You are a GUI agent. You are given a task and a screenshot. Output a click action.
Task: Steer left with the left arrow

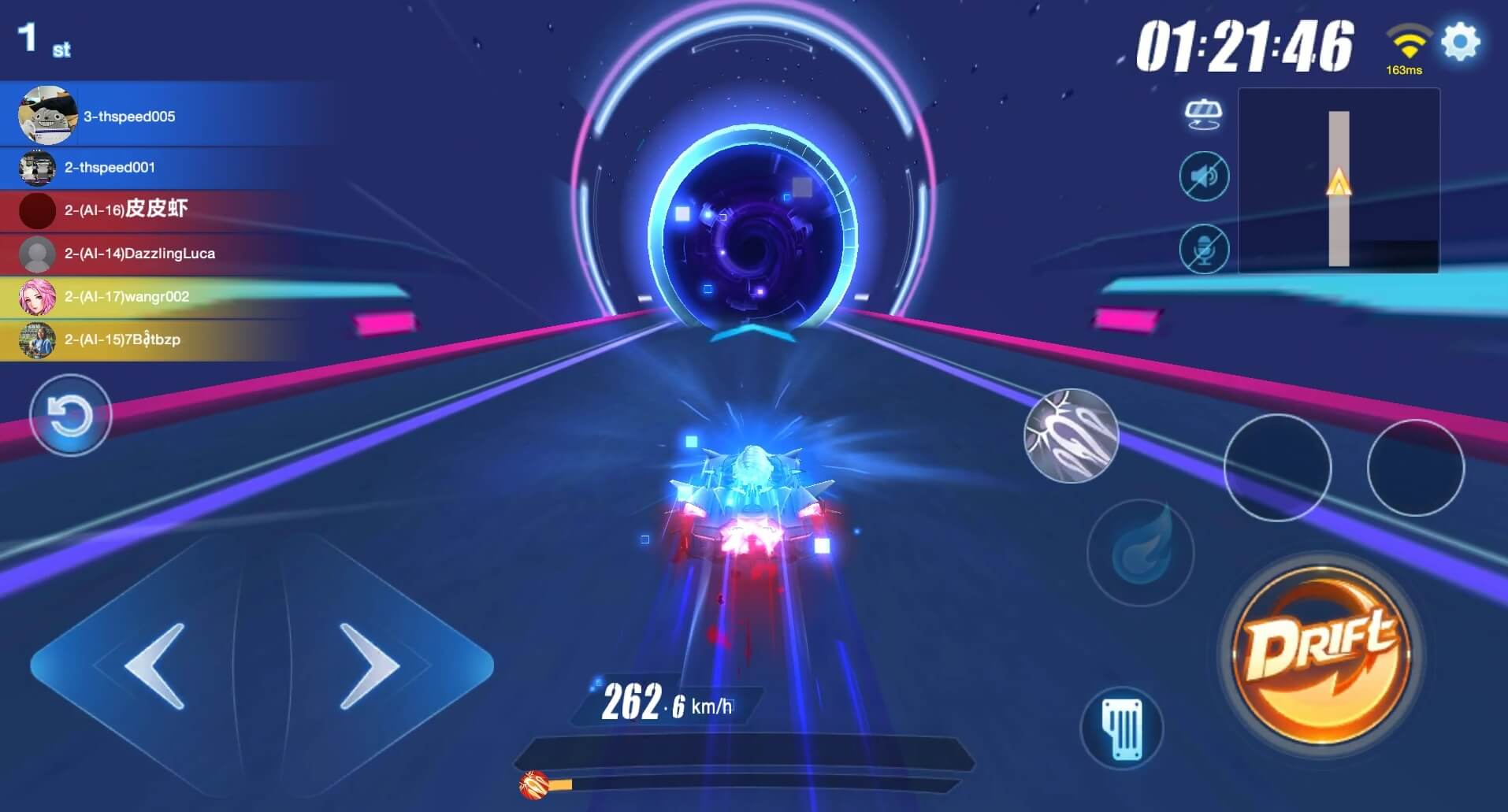(x=155, y=666)
